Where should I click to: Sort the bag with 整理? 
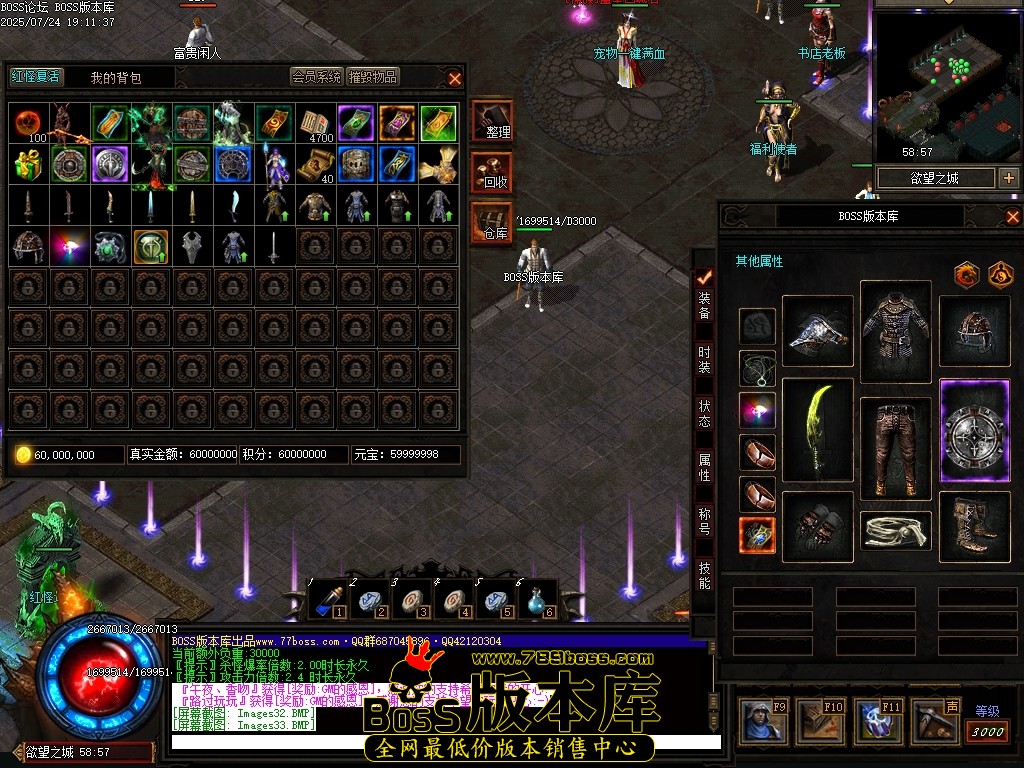[493, 121]
